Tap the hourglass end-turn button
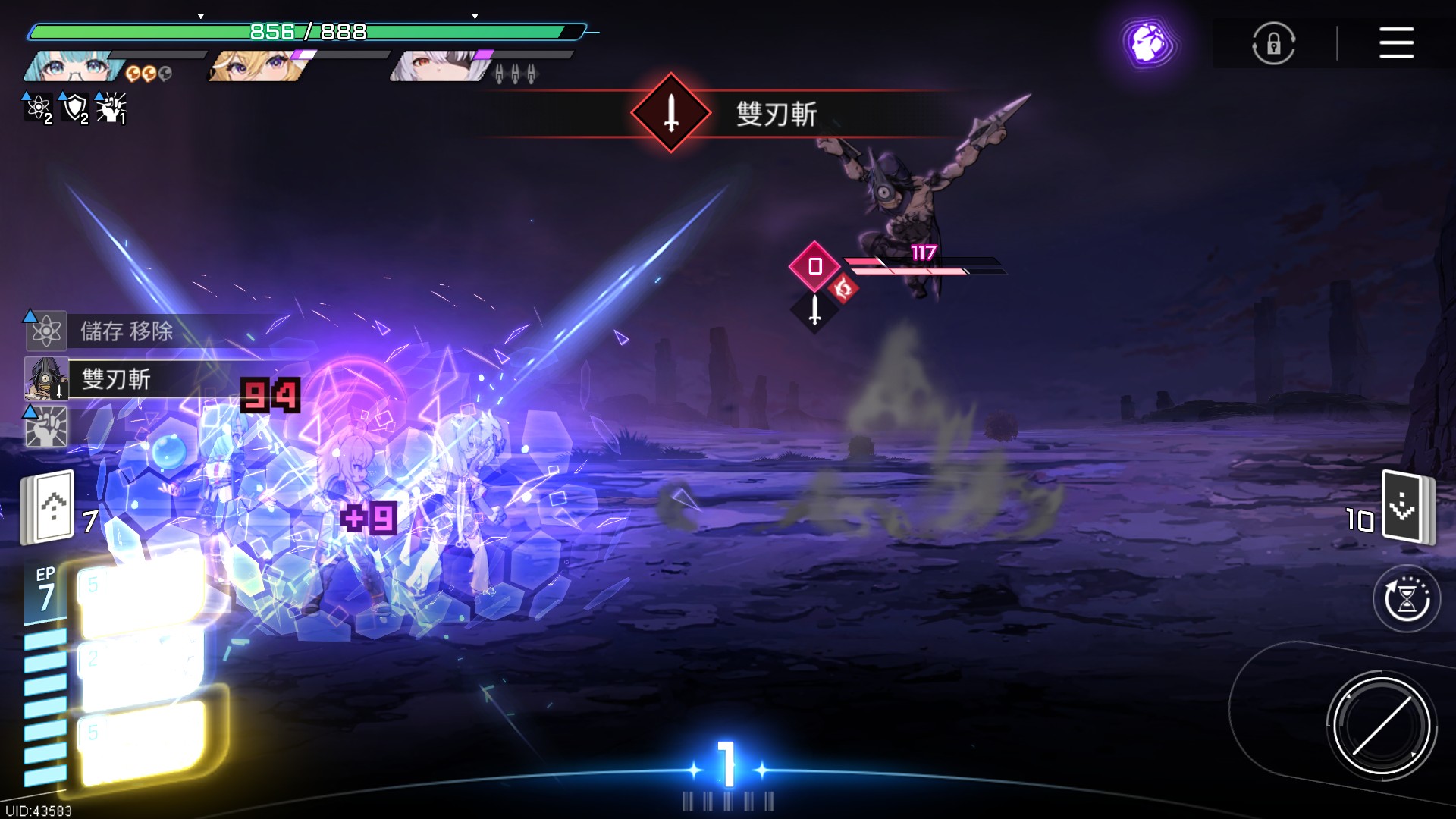Image resolution: width=1456 pixels, height=819 pixels. (x=1407, y=599)
